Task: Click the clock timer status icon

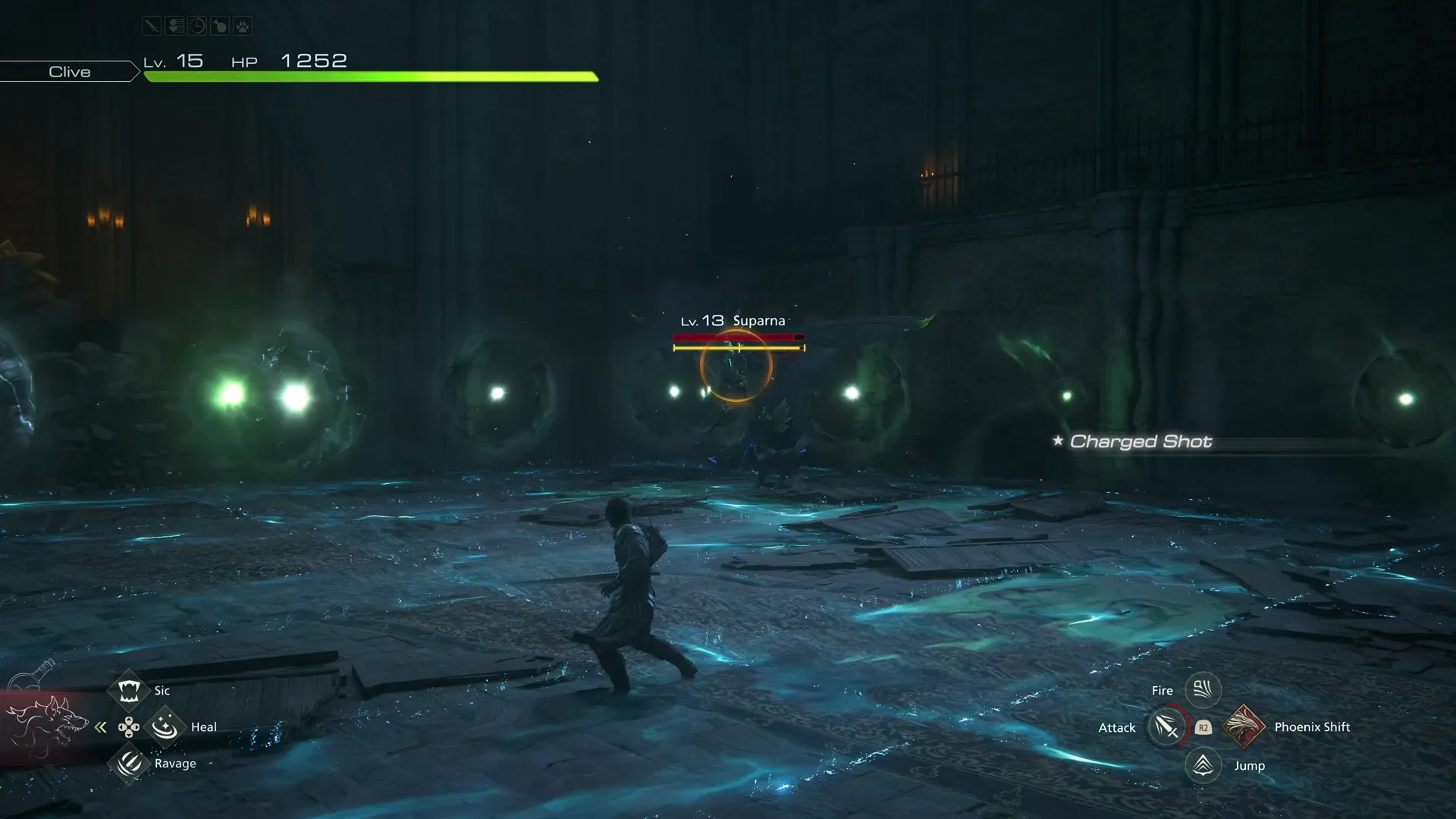Action: coord(197,25)
